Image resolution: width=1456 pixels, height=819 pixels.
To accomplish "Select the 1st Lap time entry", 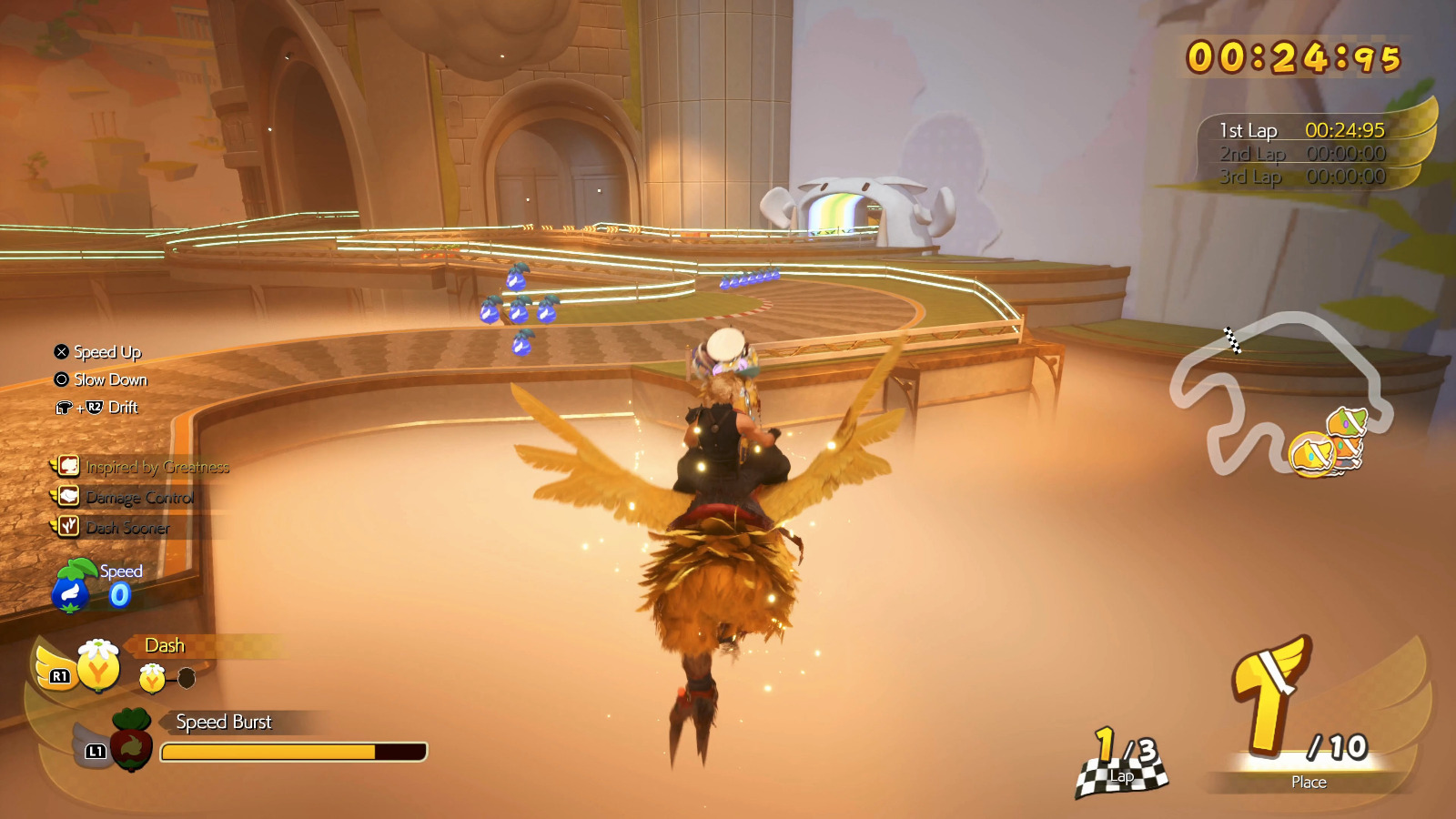I will (1301, 130).
